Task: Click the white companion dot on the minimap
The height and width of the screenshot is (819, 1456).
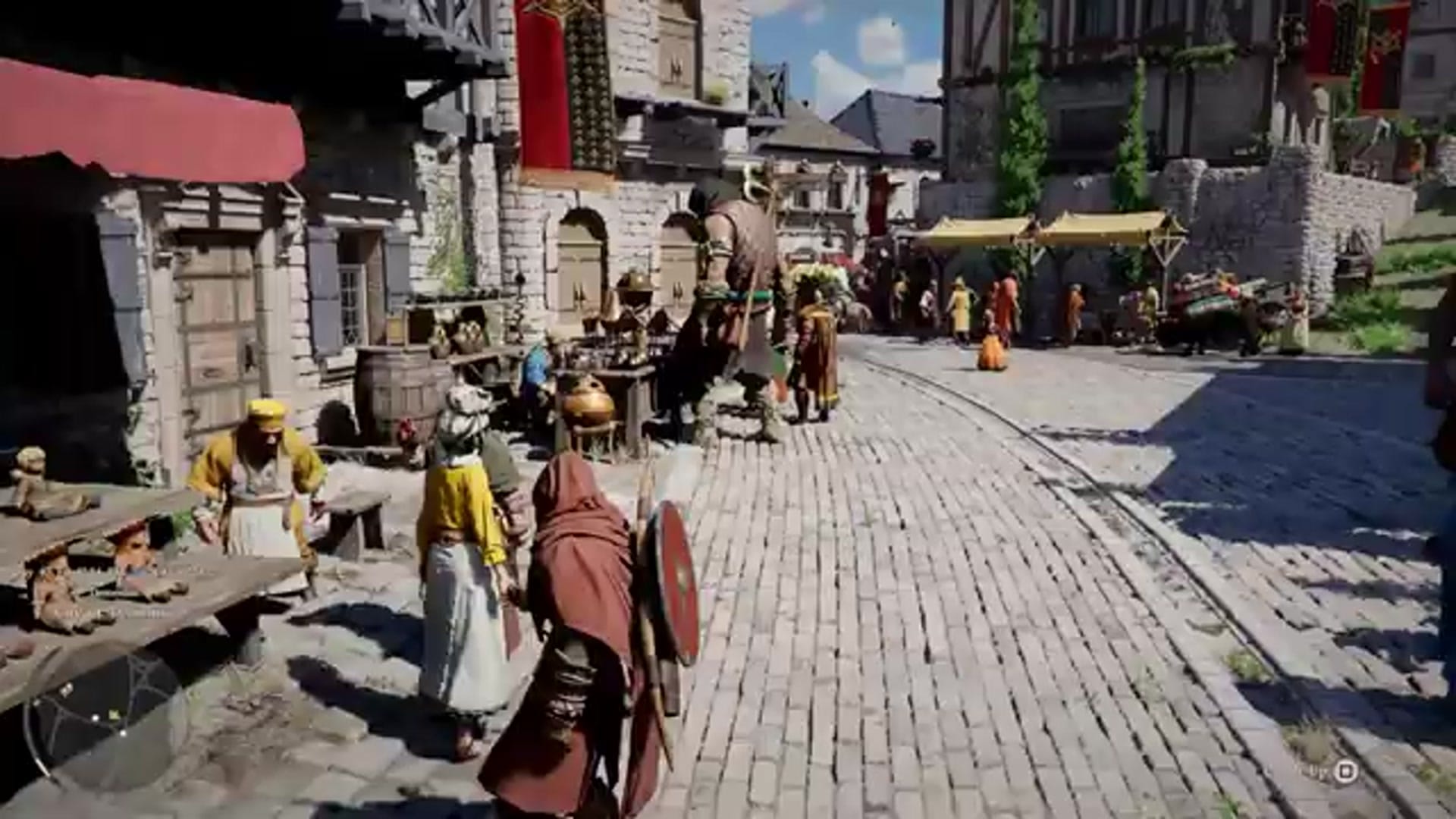Action: (96, 717)
